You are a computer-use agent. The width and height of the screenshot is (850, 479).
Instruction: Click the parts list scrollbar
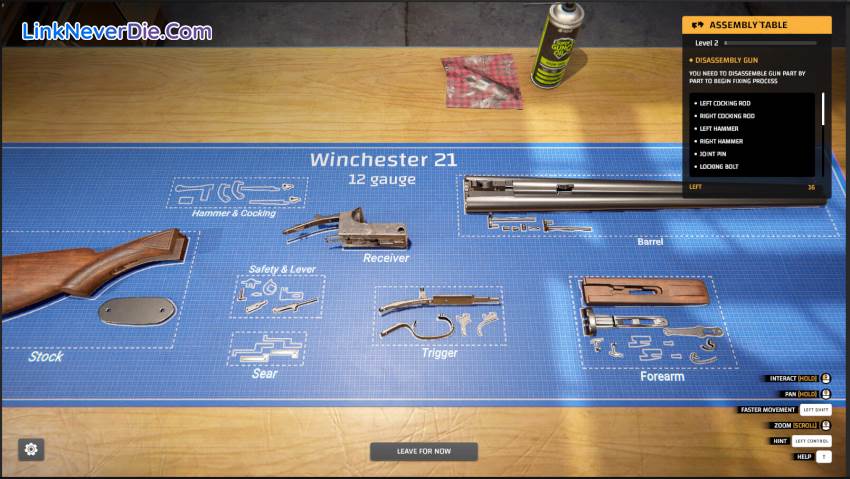tap(823, 110)
